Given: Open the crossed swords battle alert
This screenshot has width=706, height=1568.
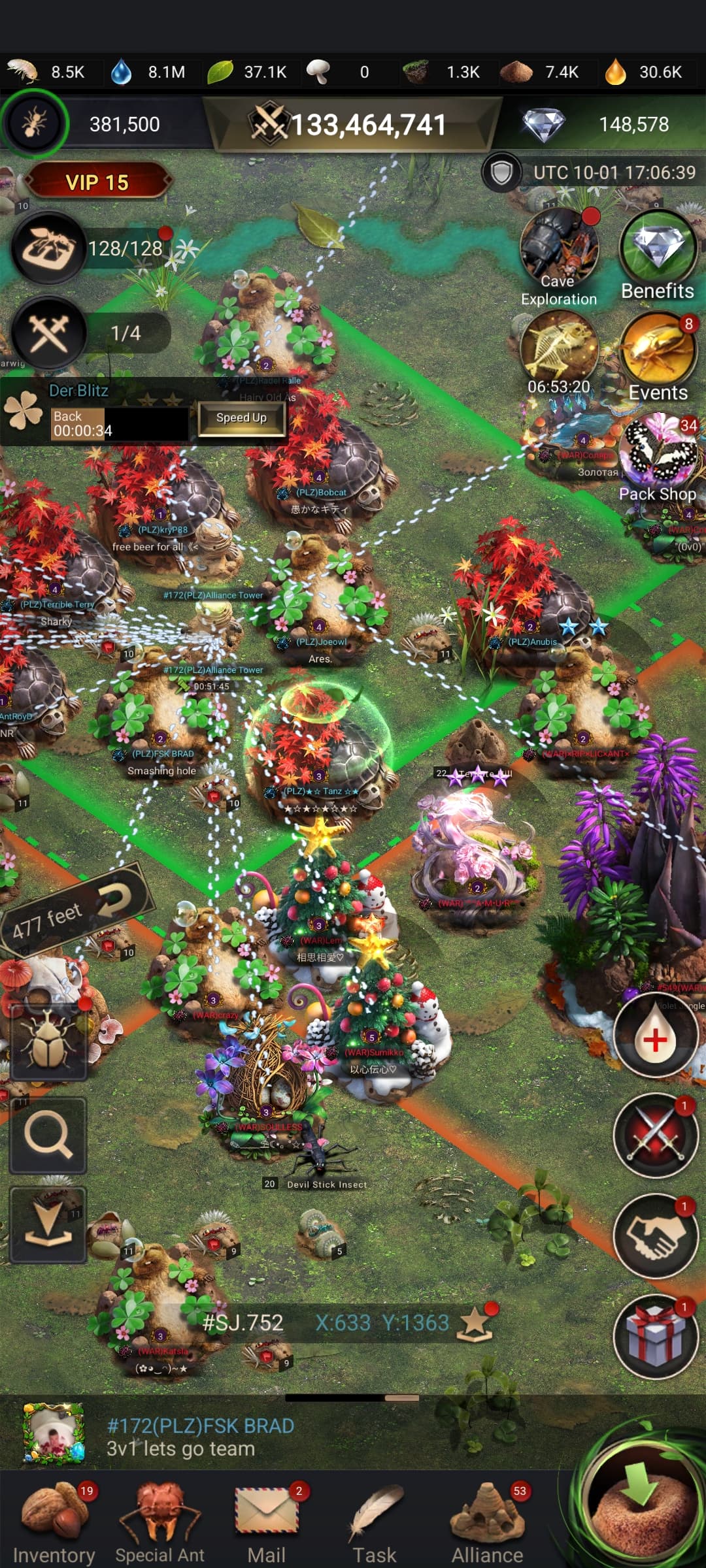Looking at the screenshot, I should click(x=656, y=1135).
